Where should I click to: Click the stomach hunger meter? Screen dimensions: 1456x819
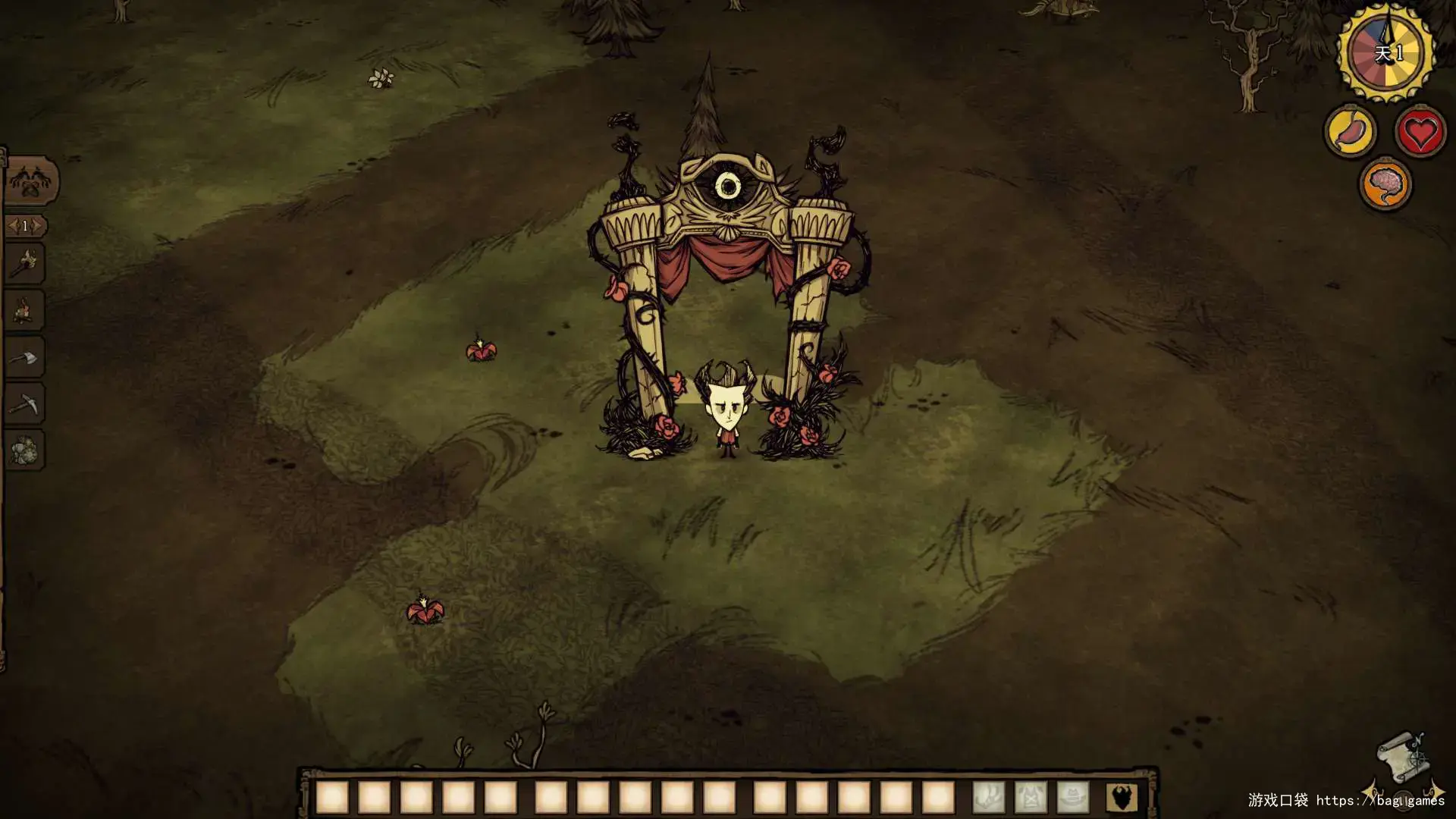[x=1351, y=132]
